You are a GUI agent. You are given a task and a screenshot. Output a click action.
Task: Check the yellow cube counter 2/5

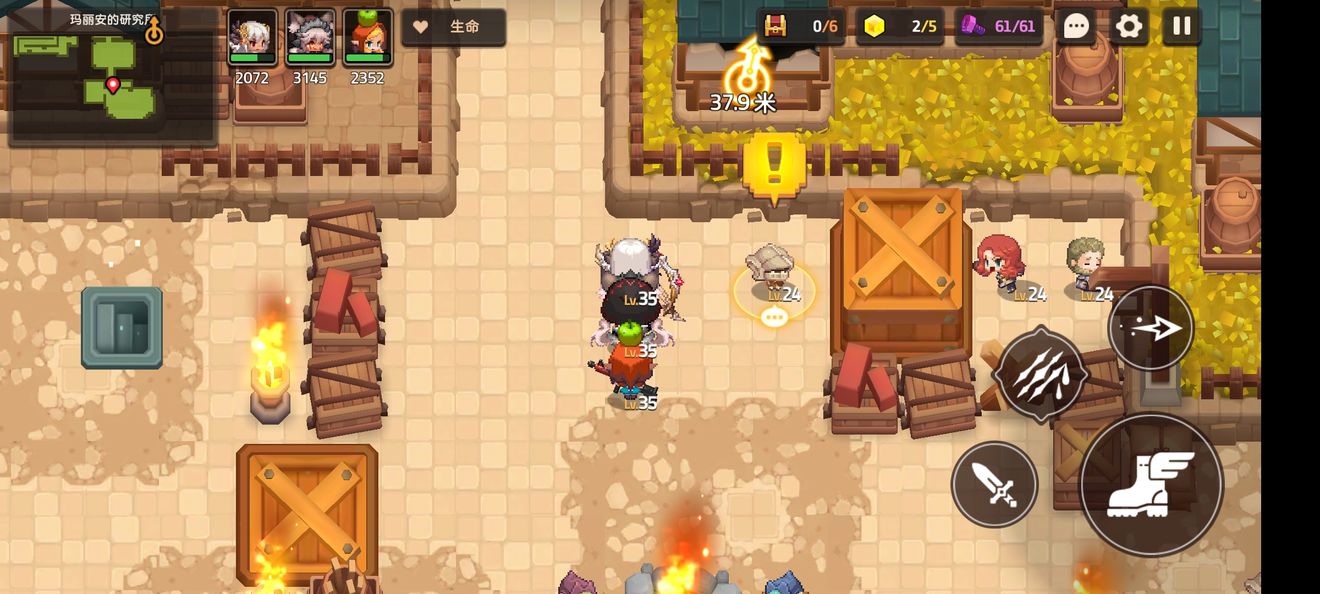pos(900,27)
